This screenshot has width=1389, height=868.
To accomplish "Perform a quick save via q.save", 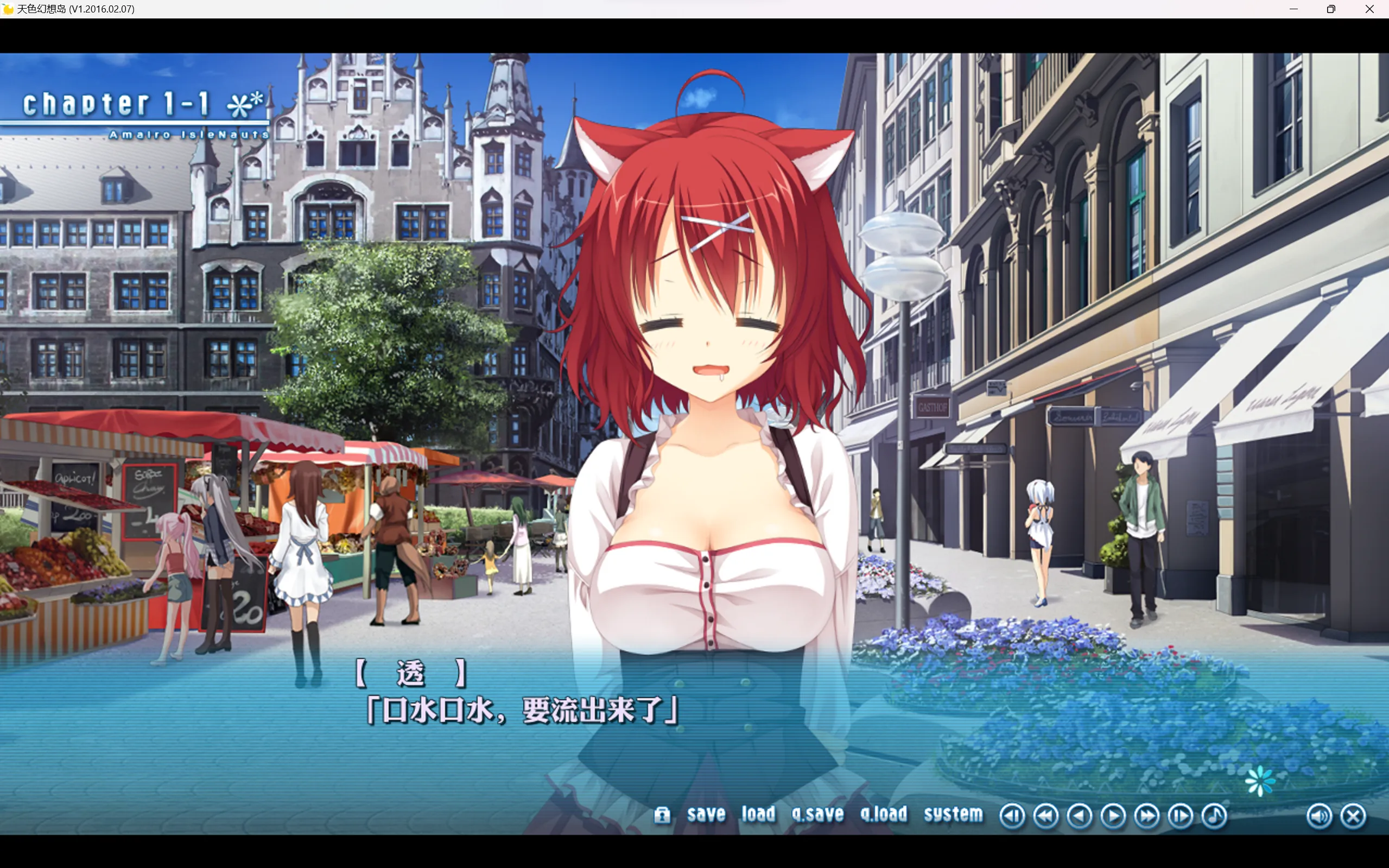I will tap(817, 814).
